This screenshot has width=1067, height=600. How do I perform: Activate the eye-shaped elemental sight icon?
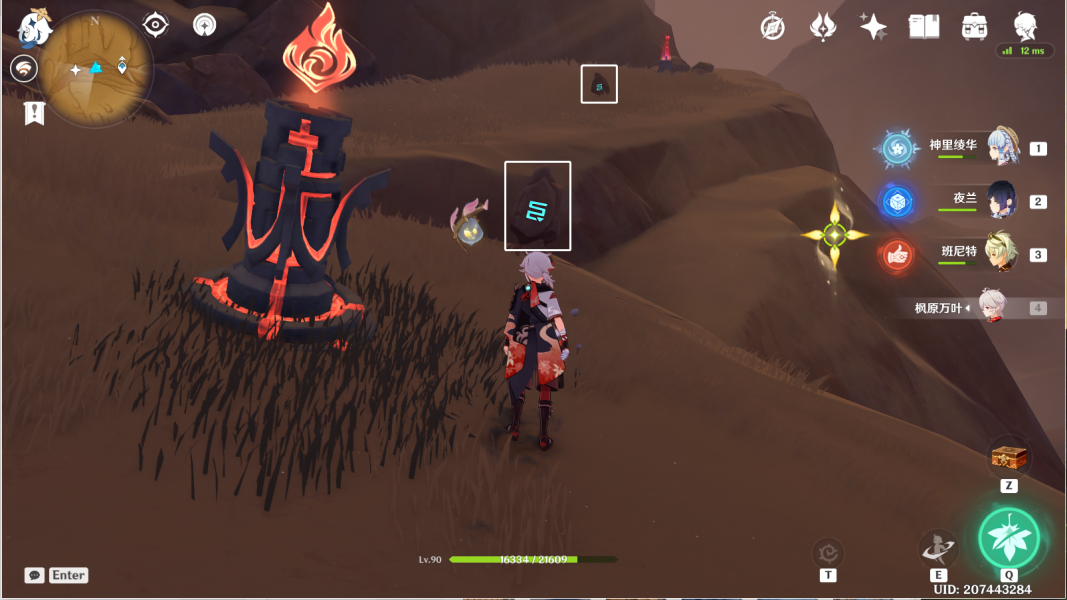[156, 24]
